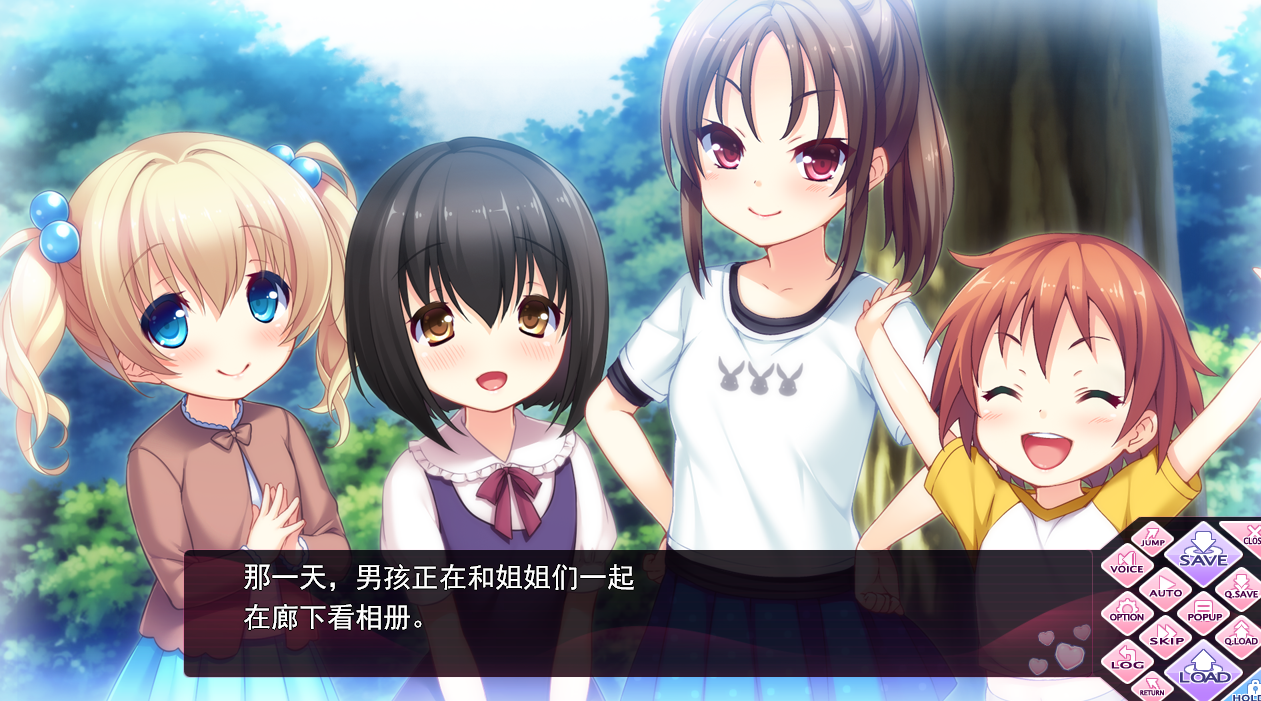This screenshot has width=1261, height=701.
Task: Click the POPUP button
Action: coord(1204,611)
